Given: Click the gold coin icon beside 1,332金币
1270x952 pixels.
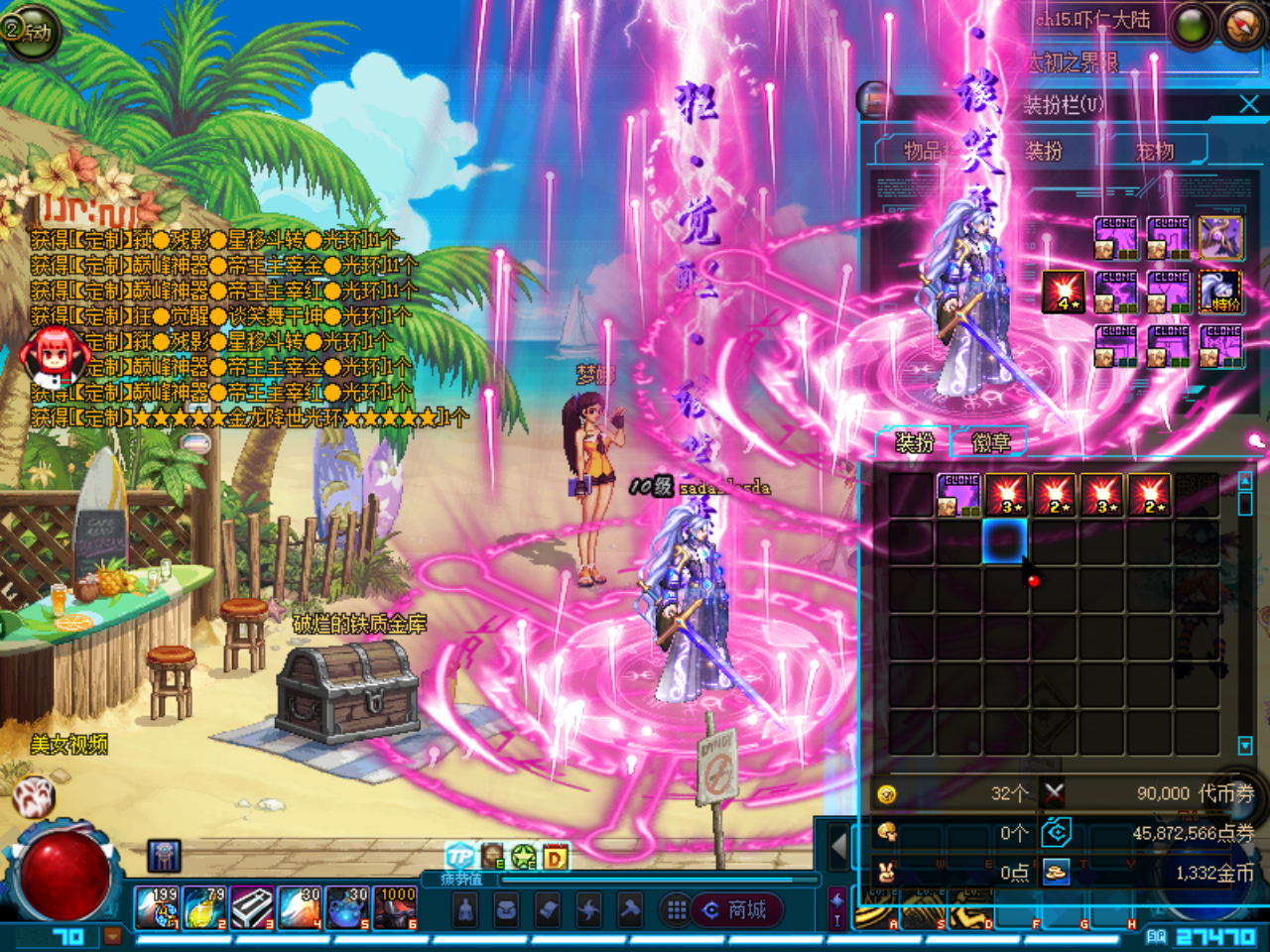Looking at the screenshot, I should click(1056, 873).
